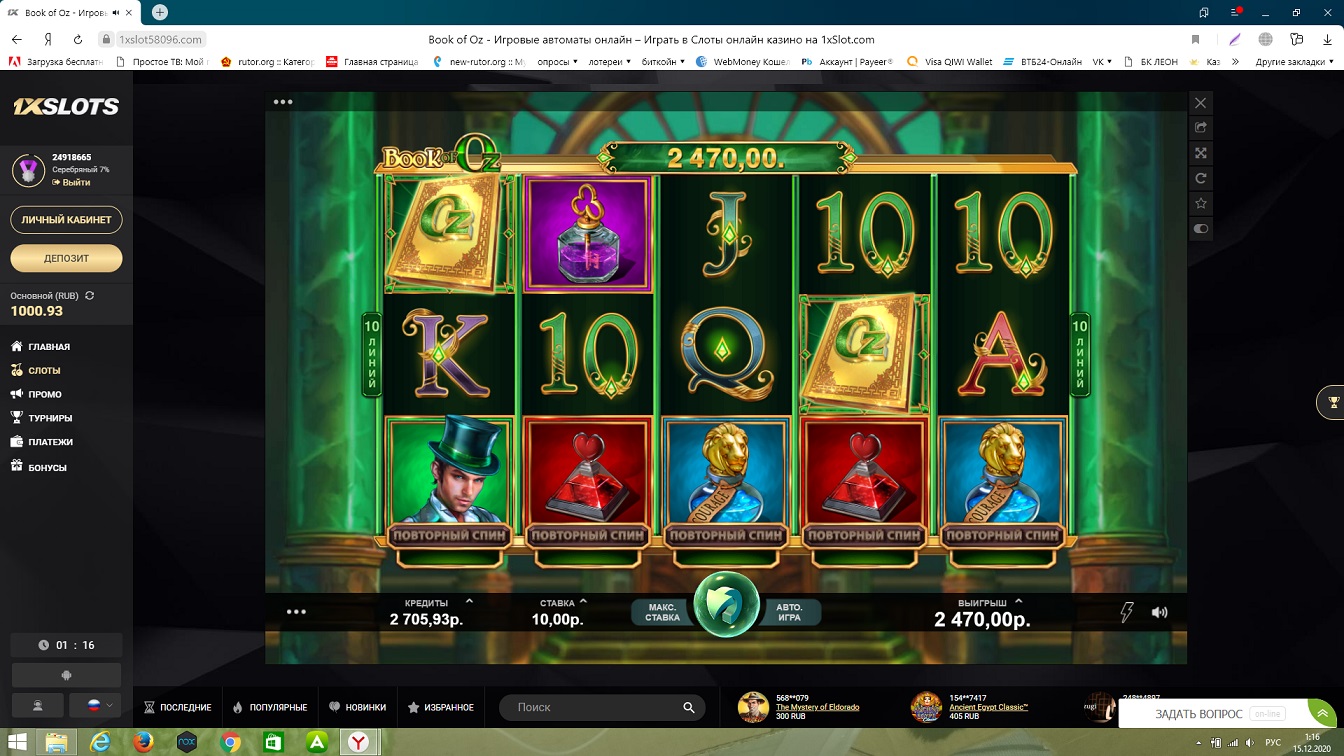Open the deposit page
Image resolution: width=1344 pixels, height=756 pixels.
click(66, 258)
